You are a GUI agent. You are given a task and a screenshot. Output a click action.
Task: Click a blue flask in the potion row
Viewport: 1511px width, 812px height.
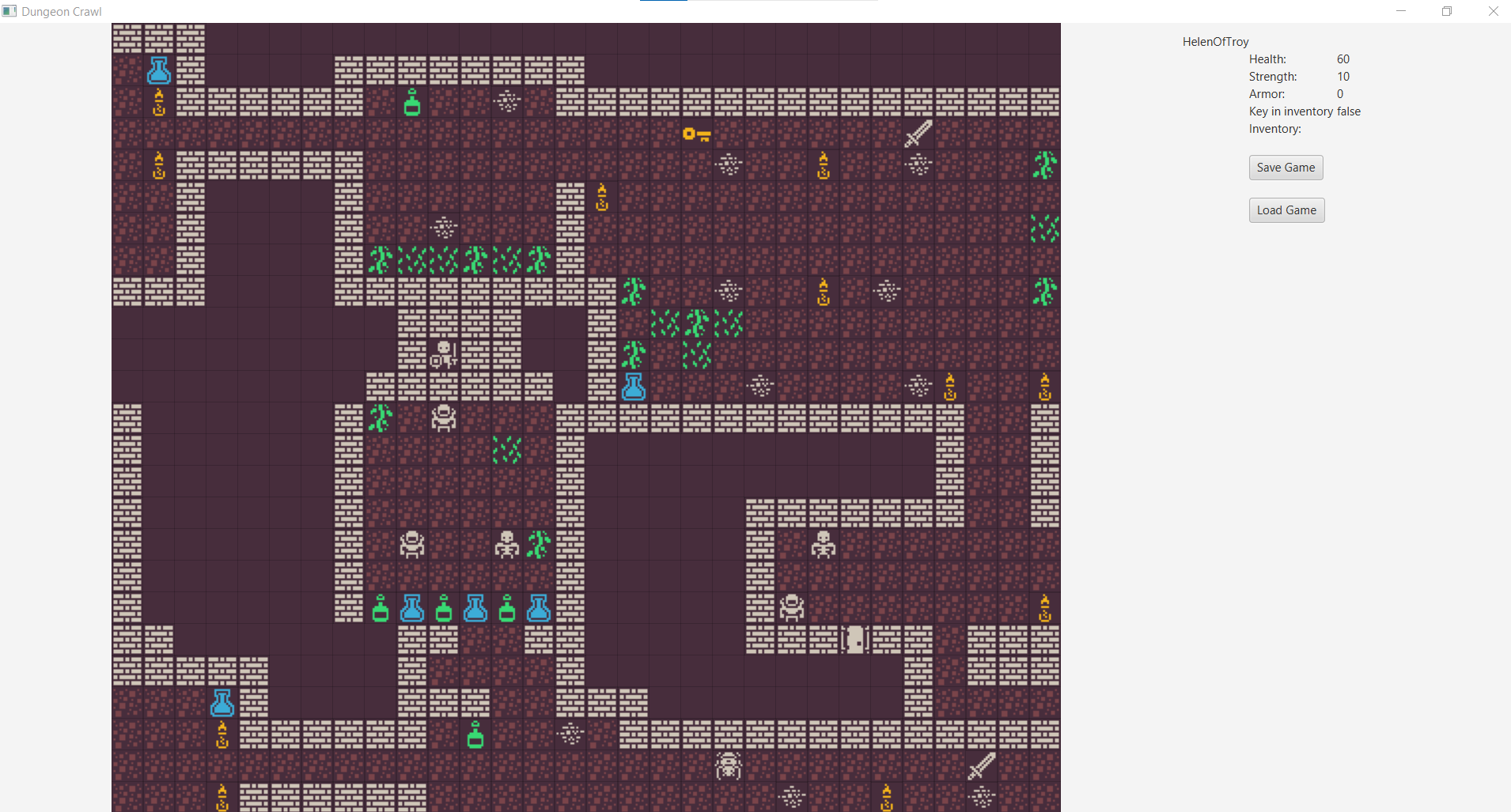[411, 608]
